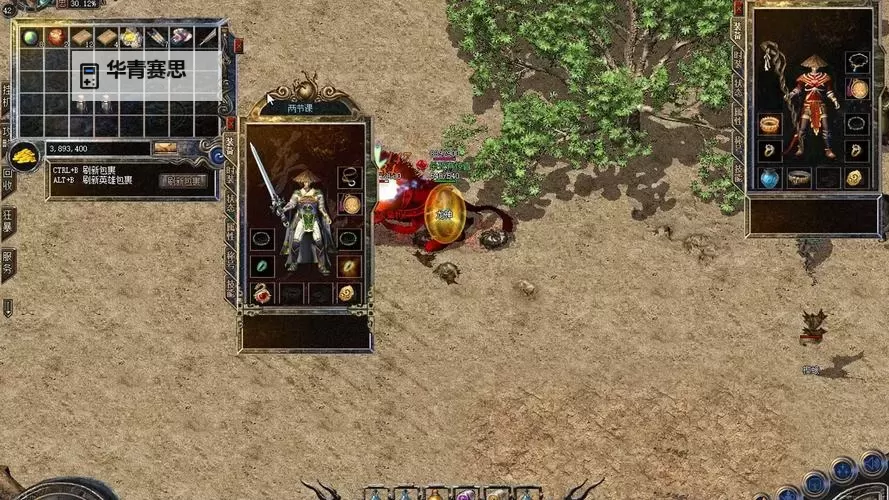This screenshot has height=500, width=889.
Task: Select the necklace slot on the swordsman panel
Action: pos(349,177)
